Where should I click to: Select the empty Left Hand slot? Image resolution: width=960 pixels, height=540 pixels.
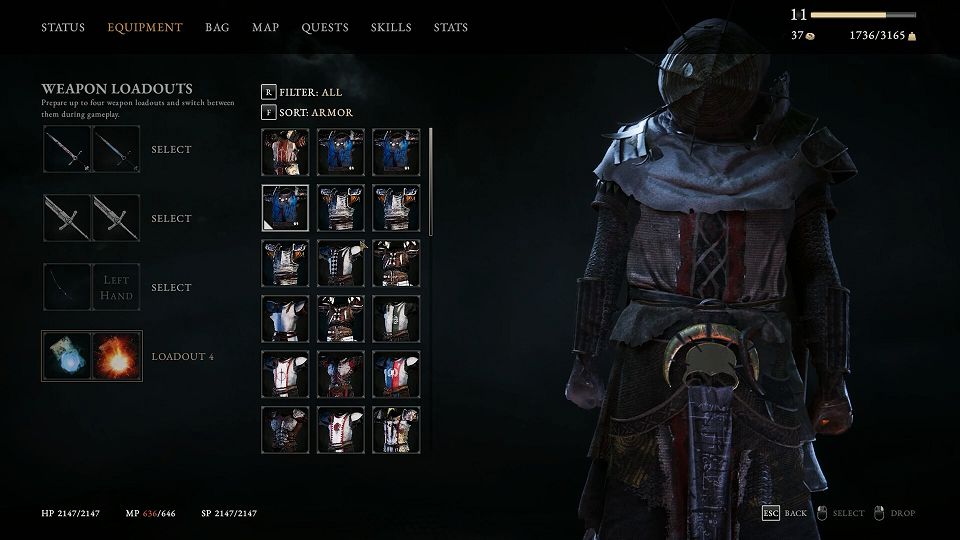(x=116, y=288)
